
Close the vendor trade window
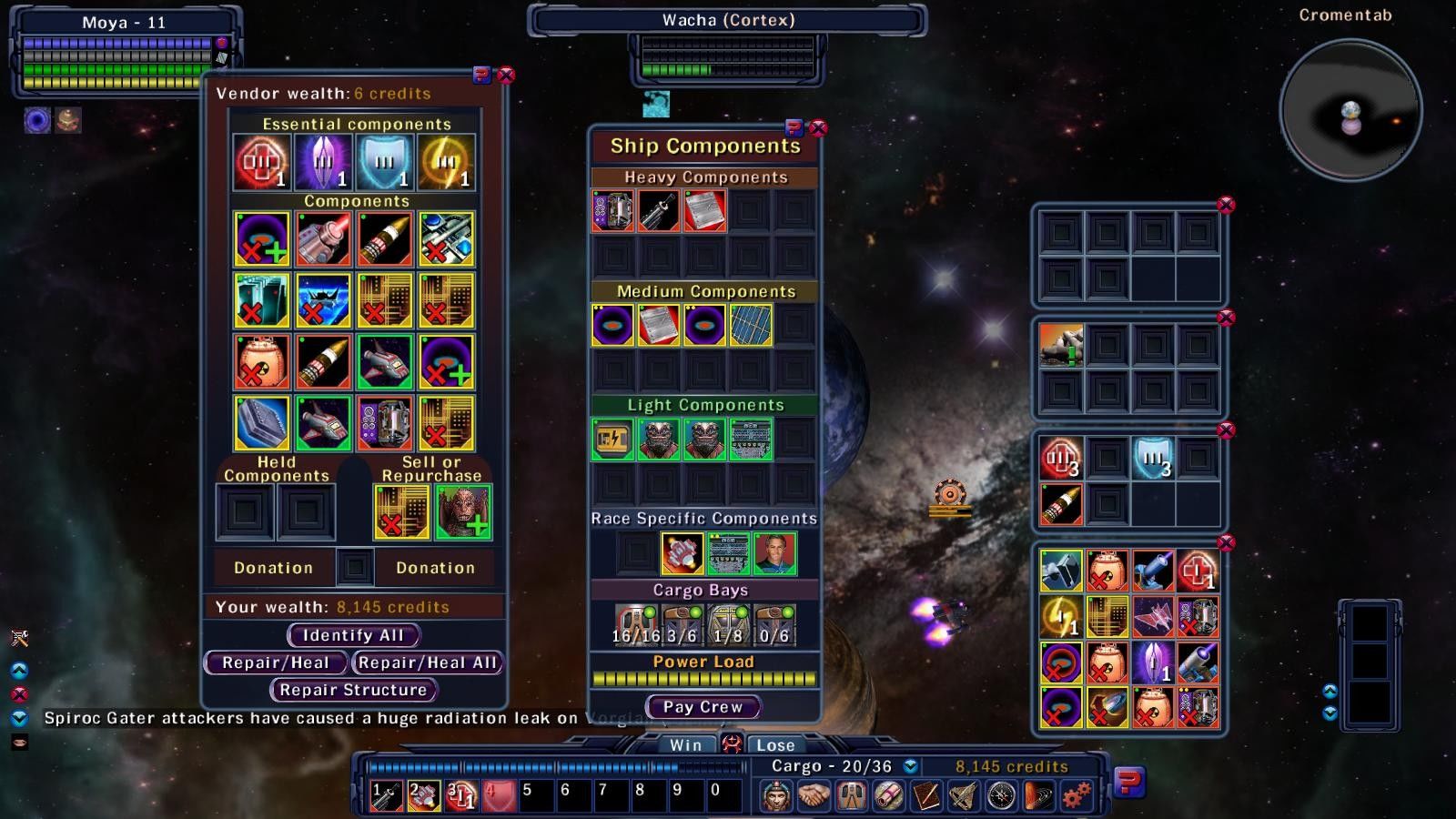(506, 76)
